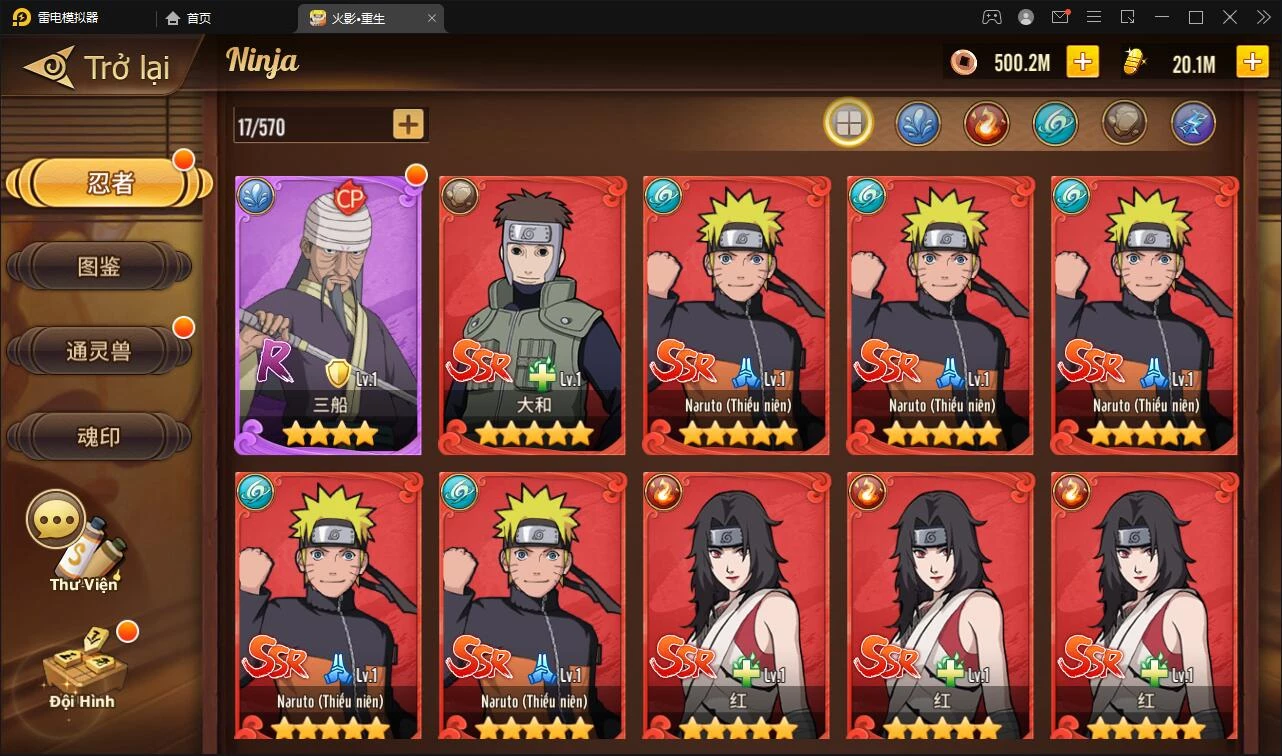Expand ninja capacity with the 17/570 plus button
1282x756 pixels.
click(x=408, y=125)
